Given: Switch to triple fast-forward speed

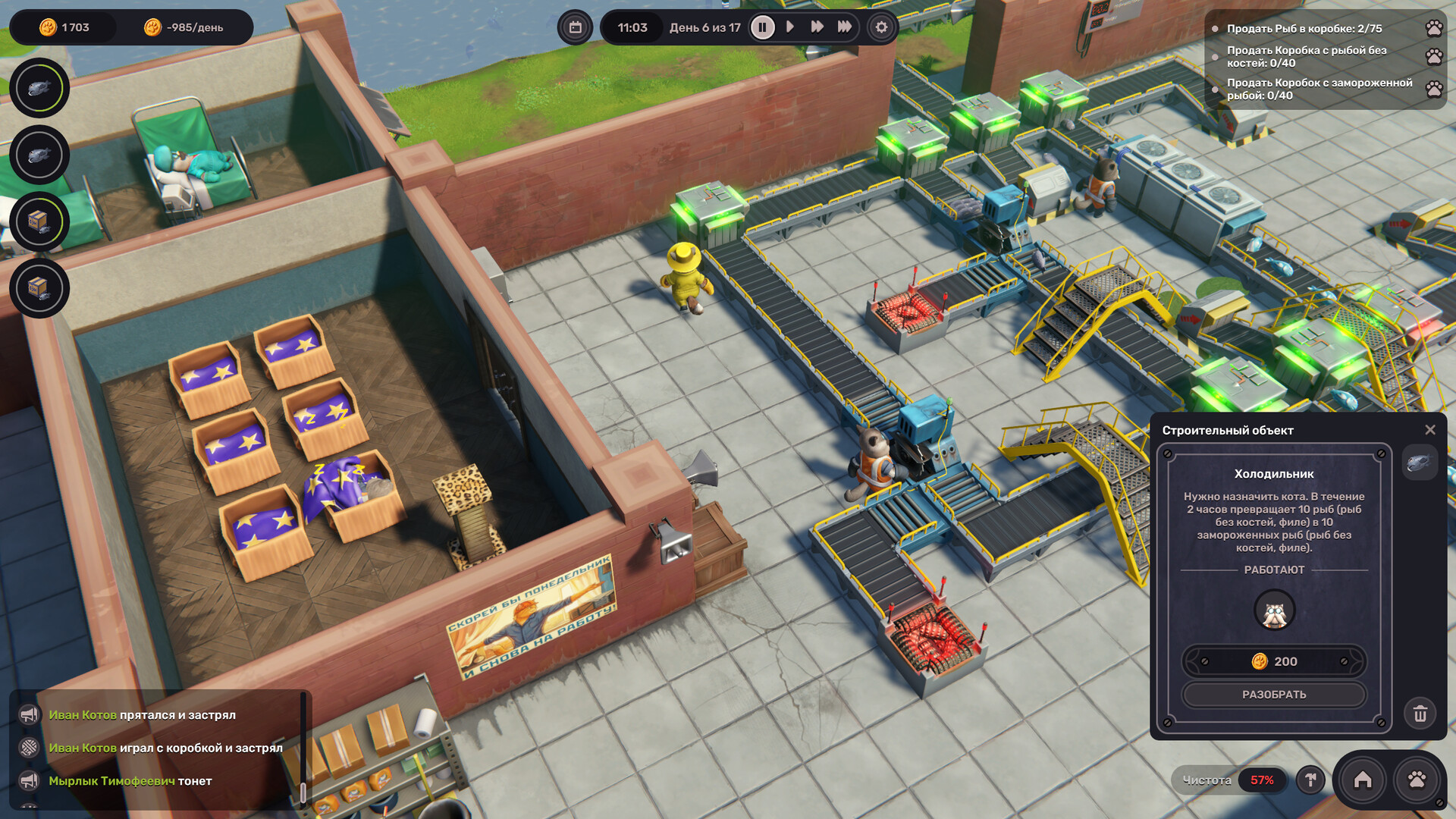Looking at the screenshot, I should 844,27.
